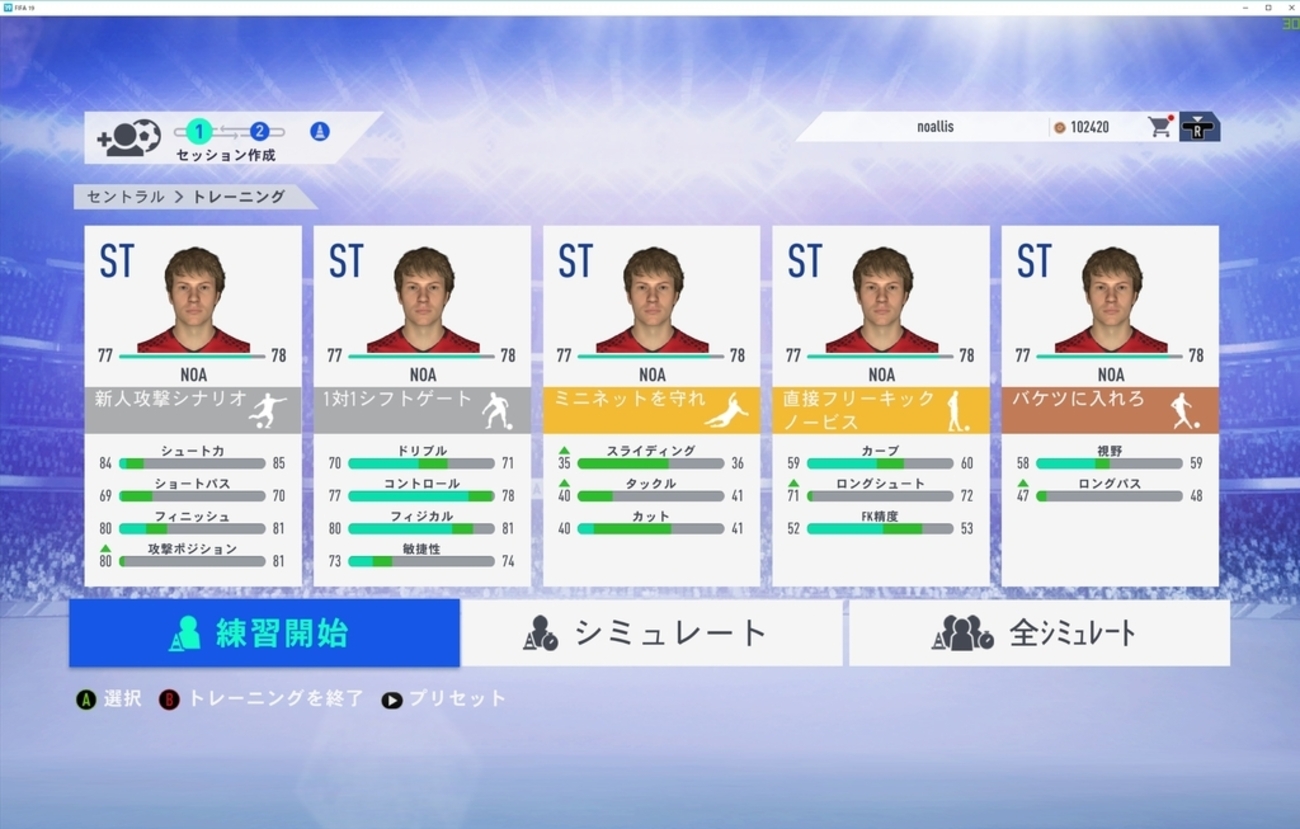
Task: Pick the 1対1シフトゲート drill card
Action: [422, 405]
